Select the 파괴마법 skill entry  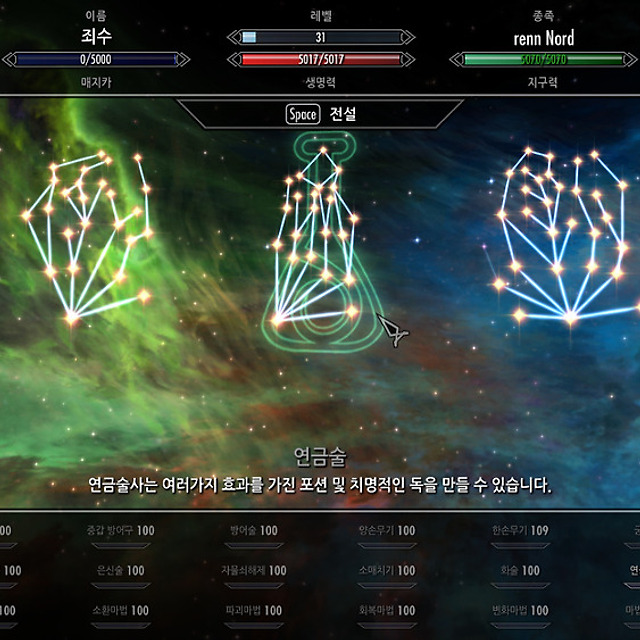coord(254,610)
